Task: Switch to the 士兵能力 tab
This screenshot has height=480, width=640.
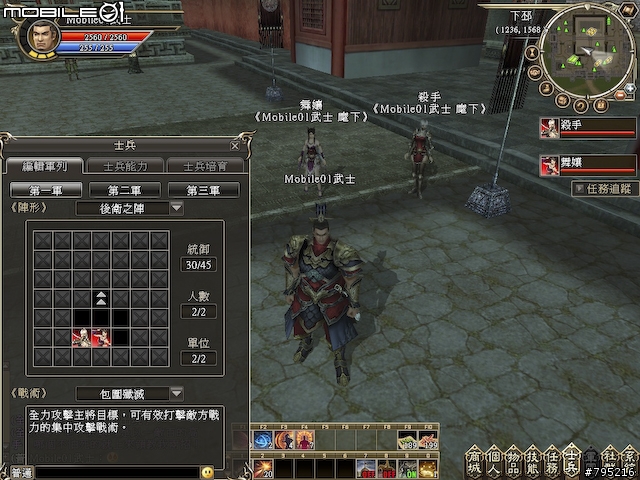Action: (123, 166)
